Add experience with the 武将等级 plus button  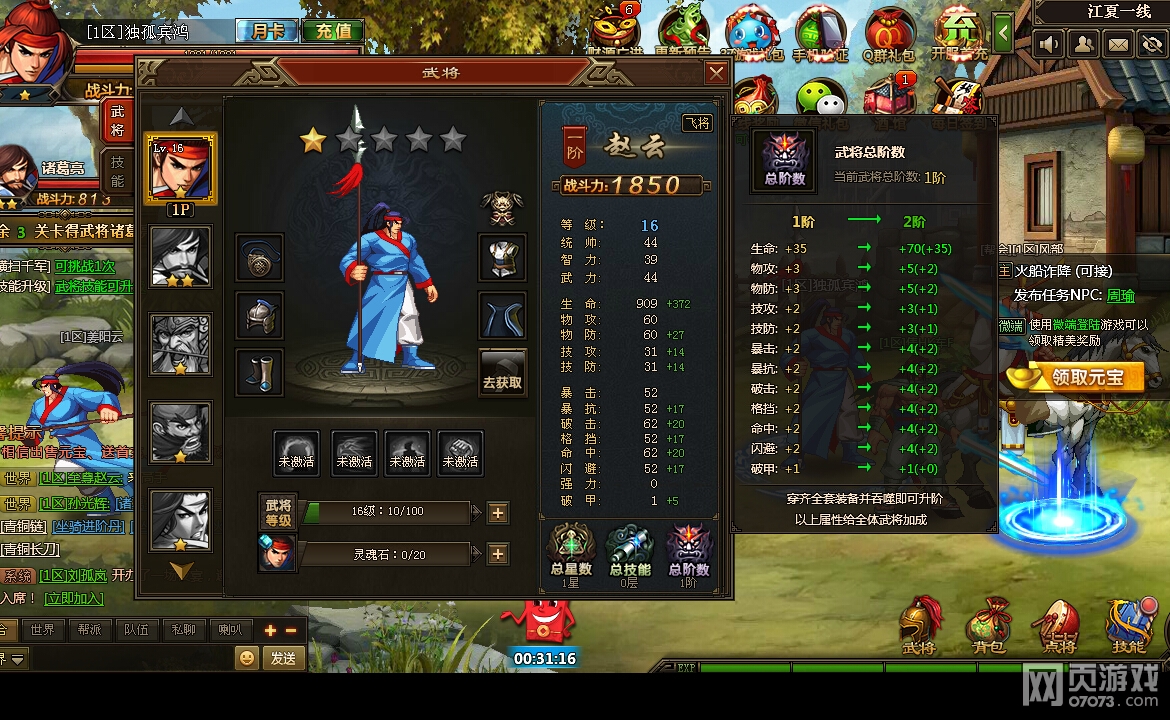(497, 513)
